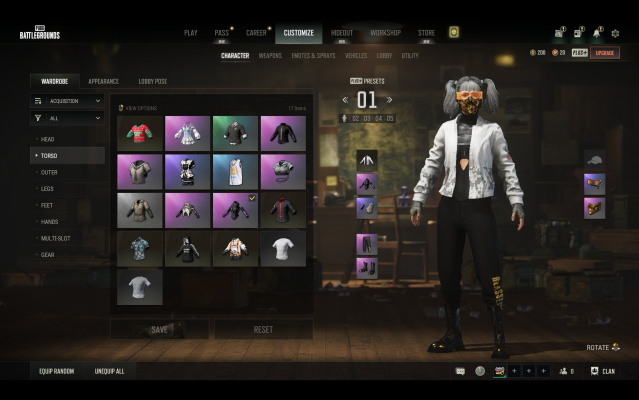Viewport: 639px width, 400px height.
Task: Open the Lobby Pose tab
Action: (153, 81)
